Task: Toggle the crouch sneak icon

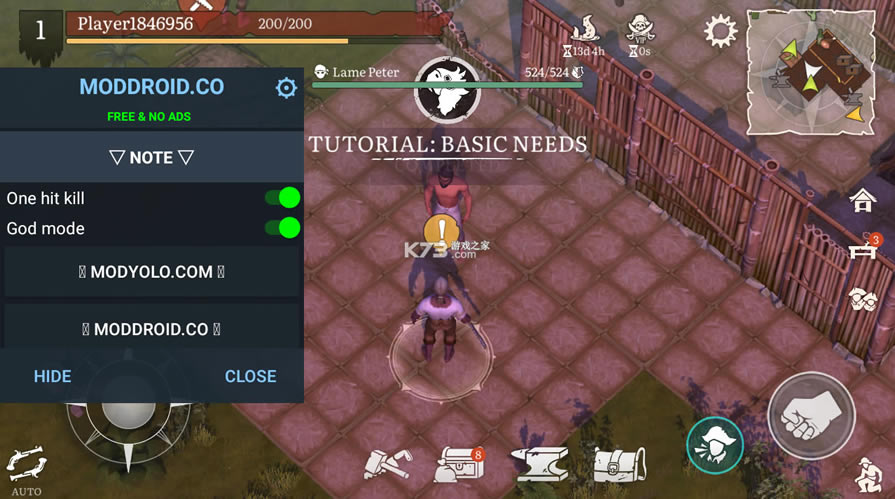Action: [867, 474]
